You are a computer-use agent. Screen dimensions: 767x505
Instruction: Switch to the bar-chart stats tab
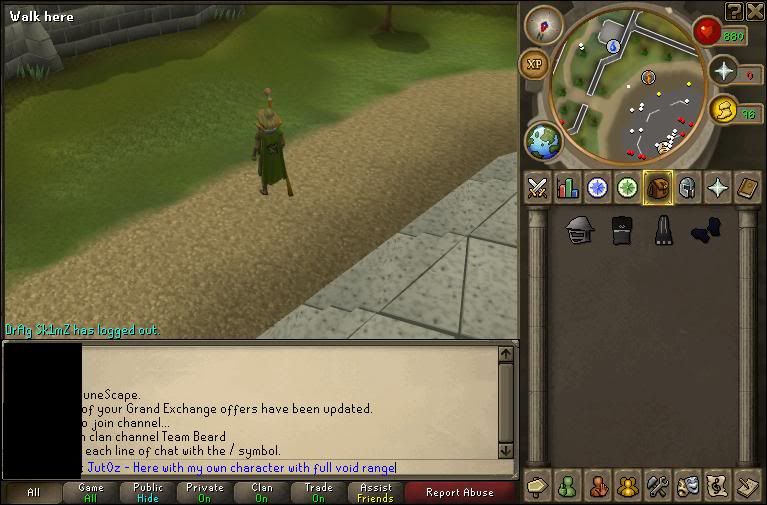coord(568,187)
